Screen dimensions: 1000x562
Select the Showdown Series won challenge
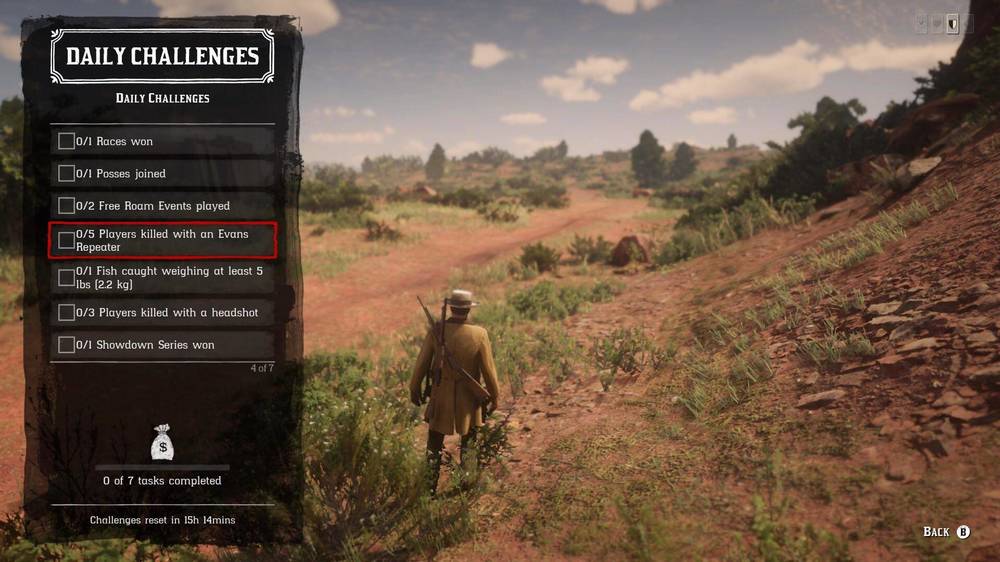click(x=162, y=345)
